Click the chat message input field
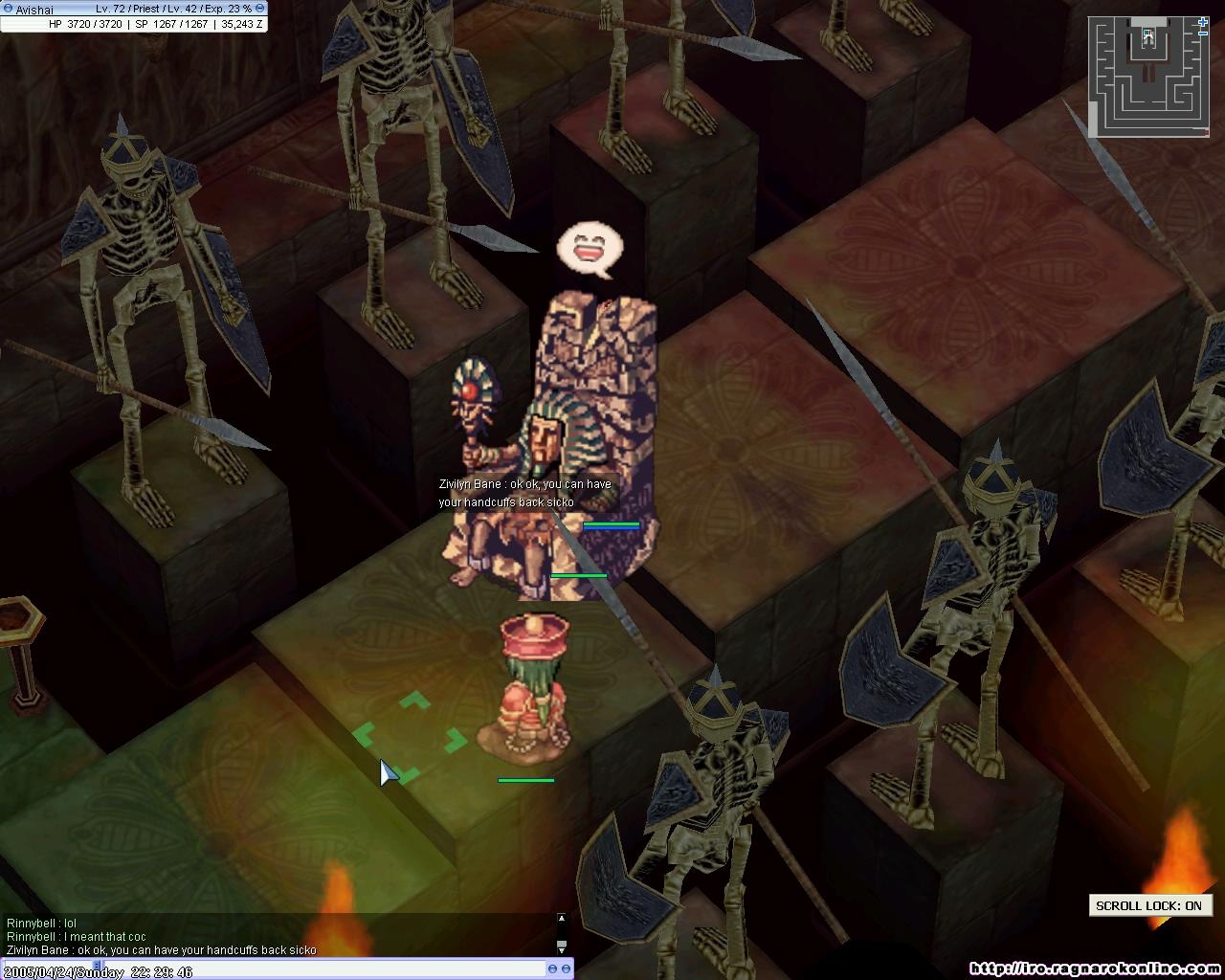 pos(287,970)
